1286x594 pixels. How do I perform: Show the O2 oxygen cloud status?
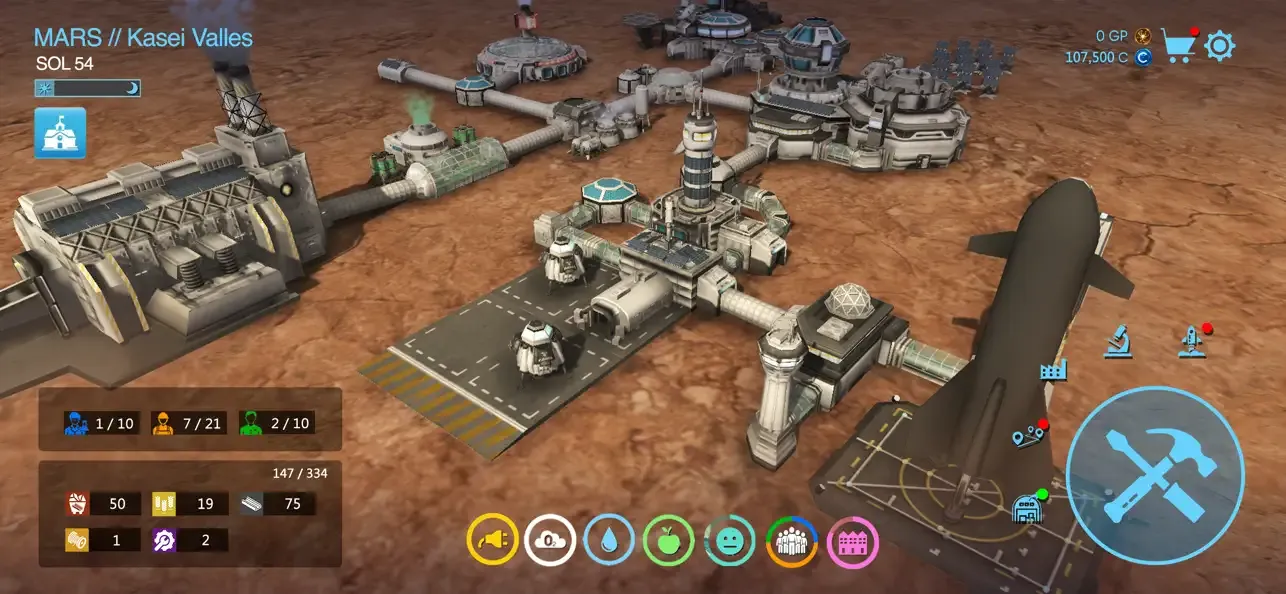[x=550, y=541]
